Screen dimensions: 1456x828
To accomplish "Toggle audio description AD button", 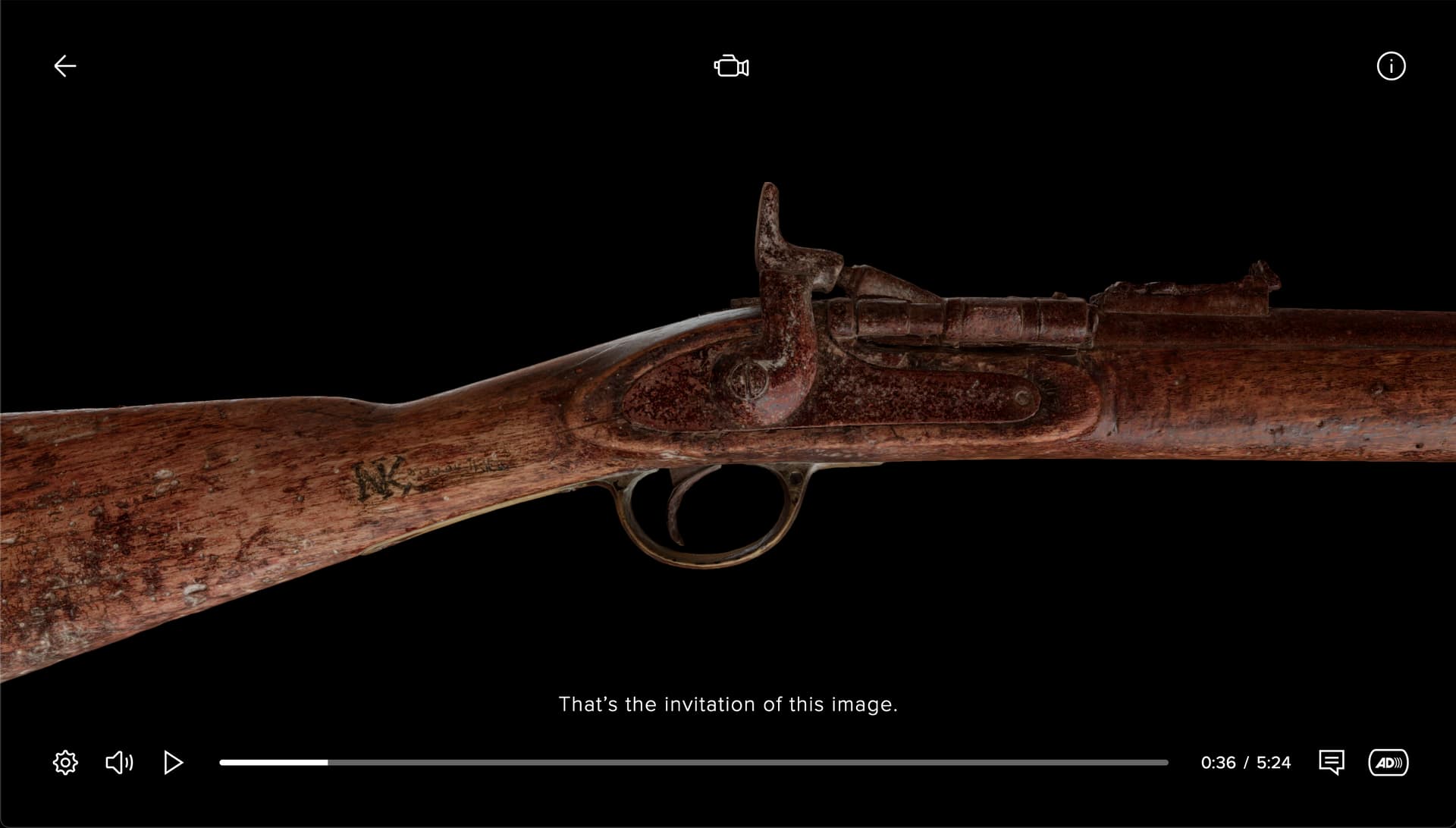I will coord(1388,762).
